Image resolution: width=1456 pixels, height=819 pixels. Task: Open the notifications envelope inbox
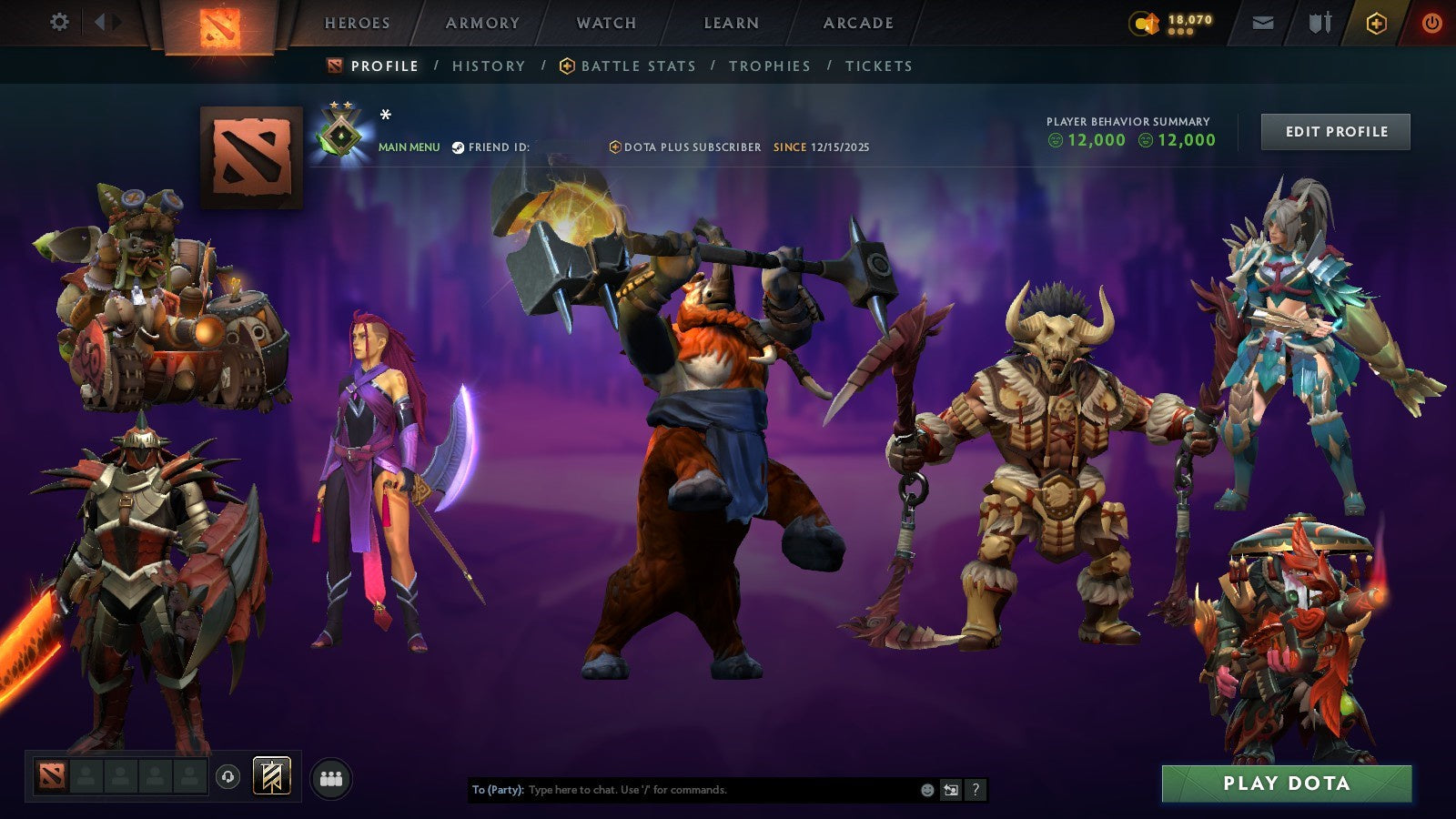(x=1265, y=22)
